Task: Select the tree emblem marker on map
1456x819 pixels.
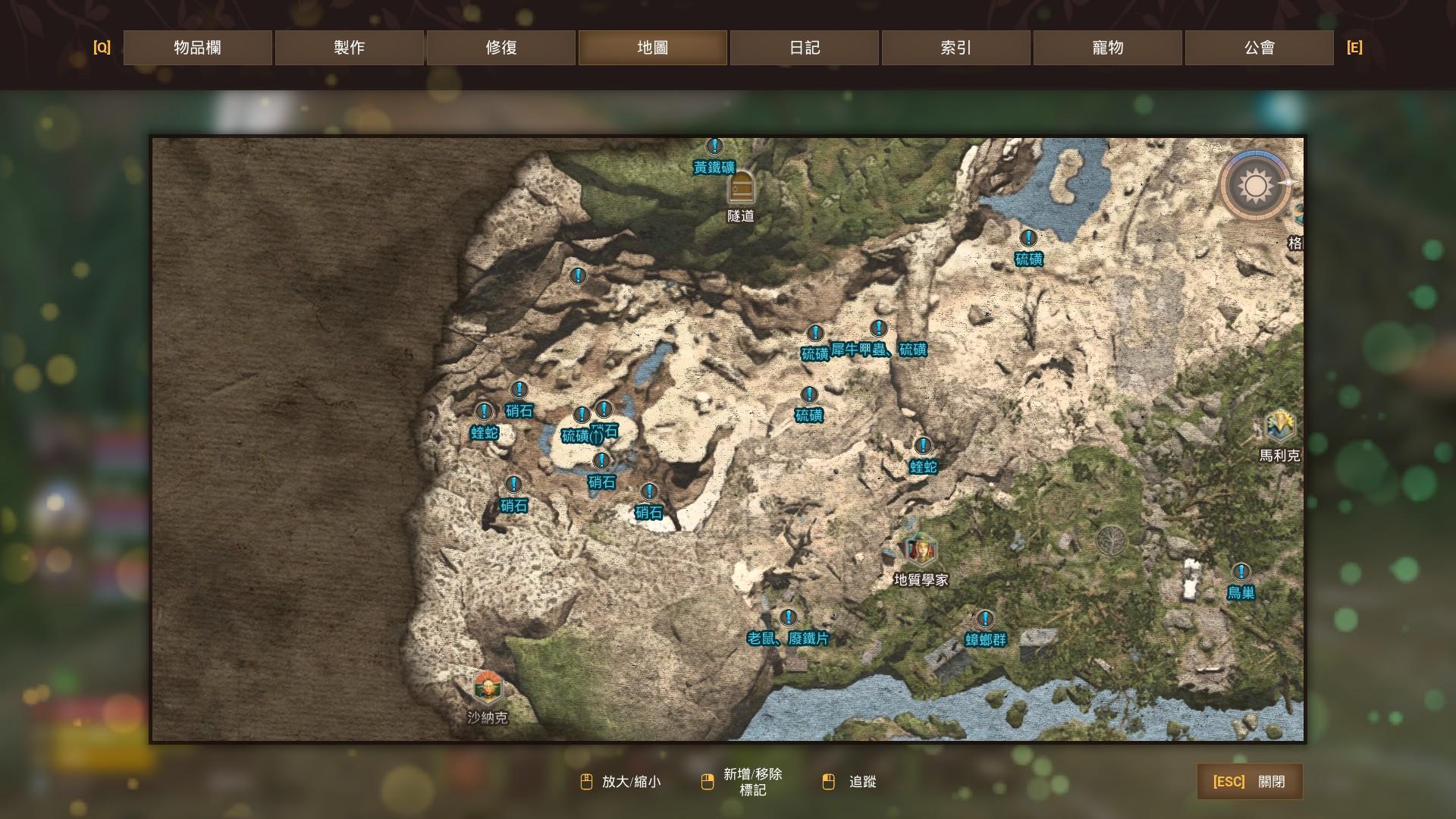Action: coord(1111,540)
